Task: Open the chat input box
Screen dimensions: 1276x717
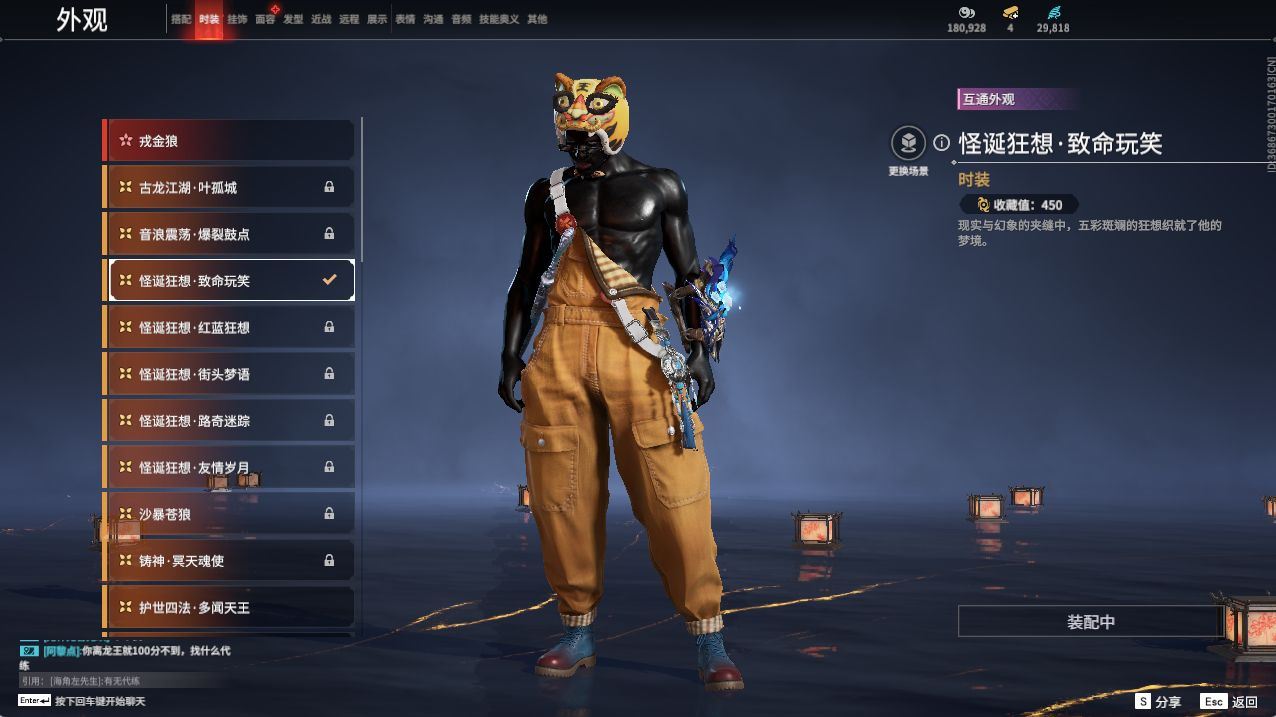Action: [100, 701]
